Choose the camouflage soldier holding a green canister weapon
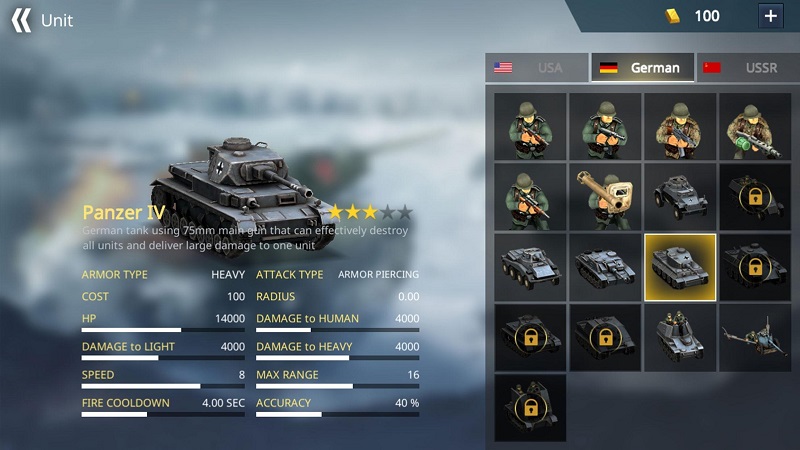 [x=755, y=127]
